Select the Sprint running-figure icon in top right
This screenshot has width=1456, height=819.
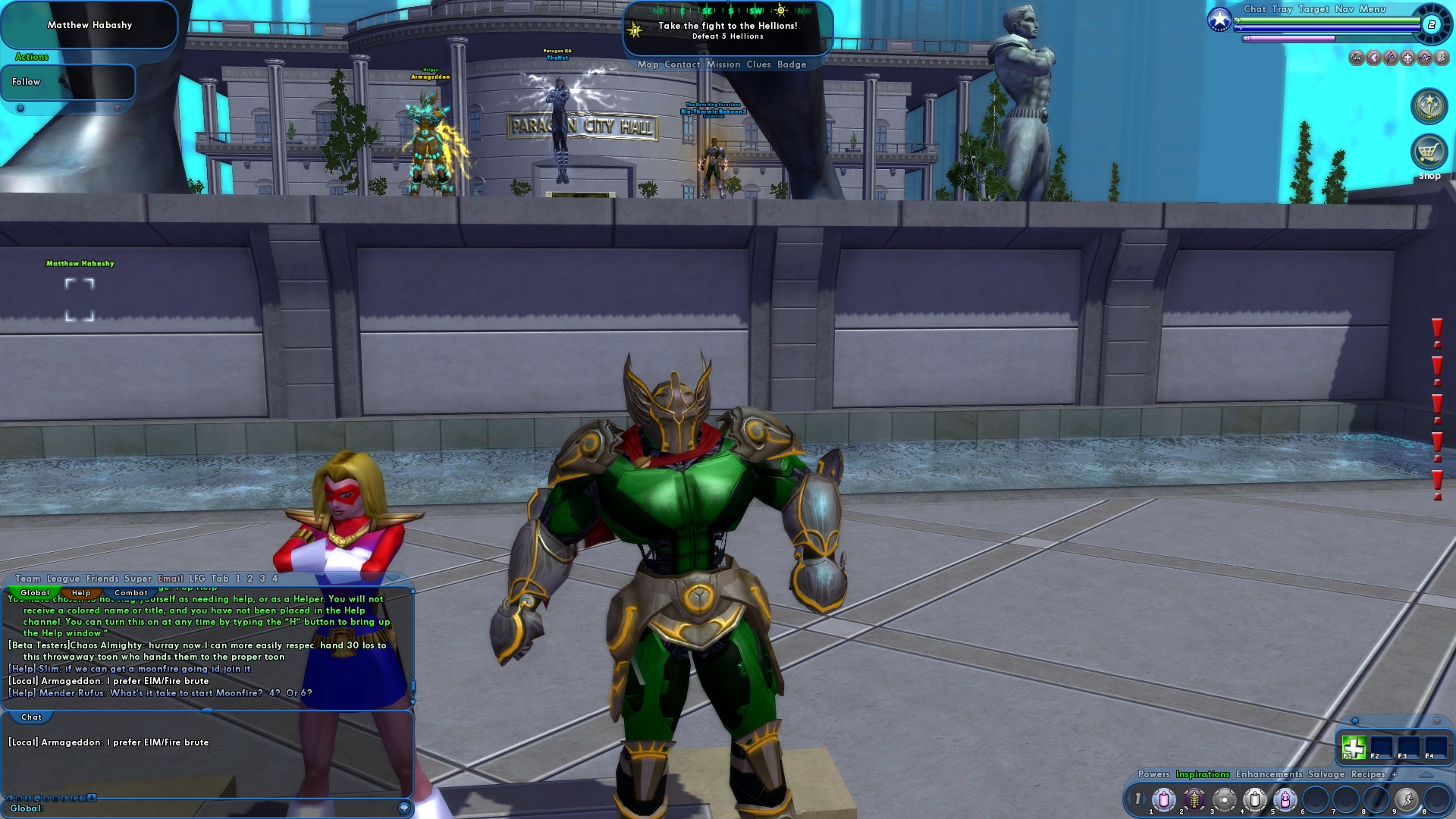pyautogui.click(x=1440, y=58)
